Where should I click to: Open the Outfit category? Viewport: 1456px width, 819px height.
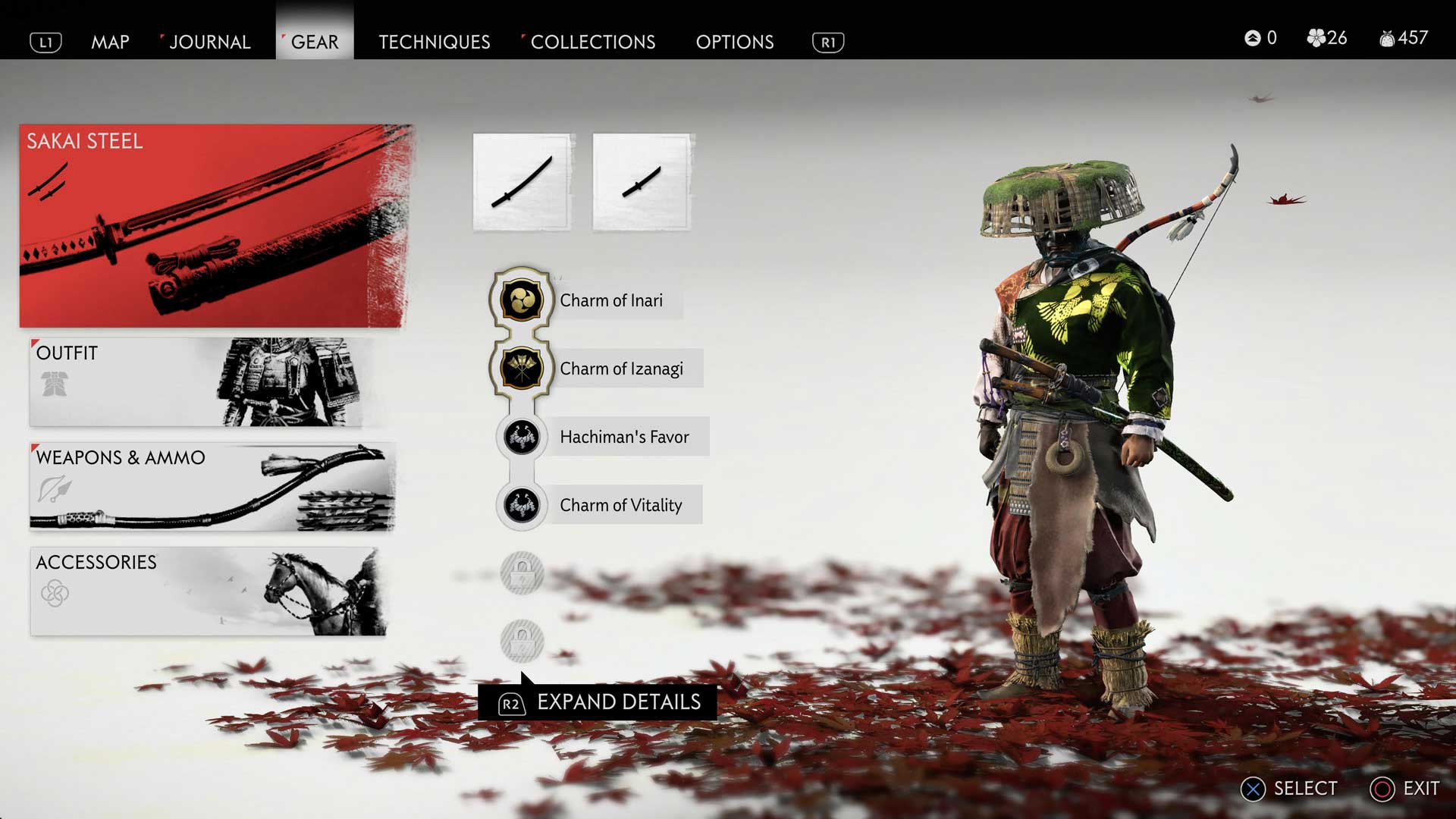coord(209,383)
